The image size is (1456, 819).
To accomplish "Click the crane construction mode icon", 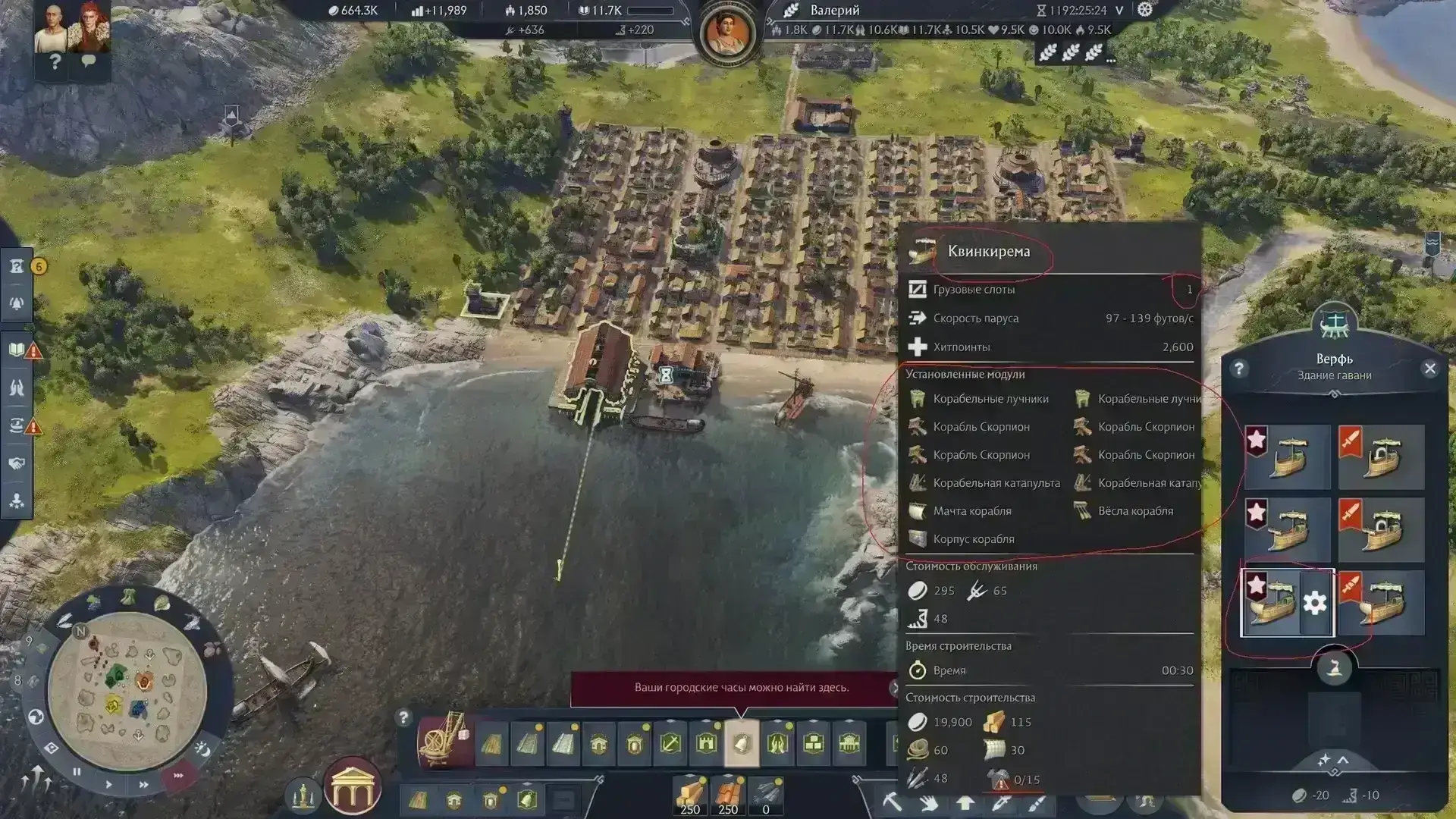I will tap(445, 741).
